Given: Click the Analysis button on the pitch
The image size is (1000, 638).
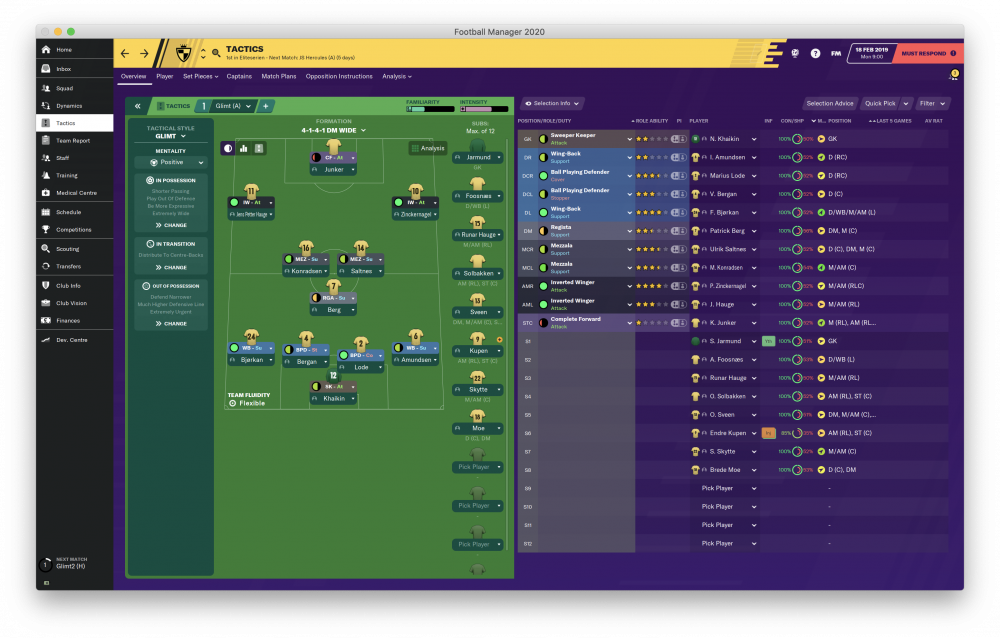Looking at the screenshot, I should tap(428, 148).
